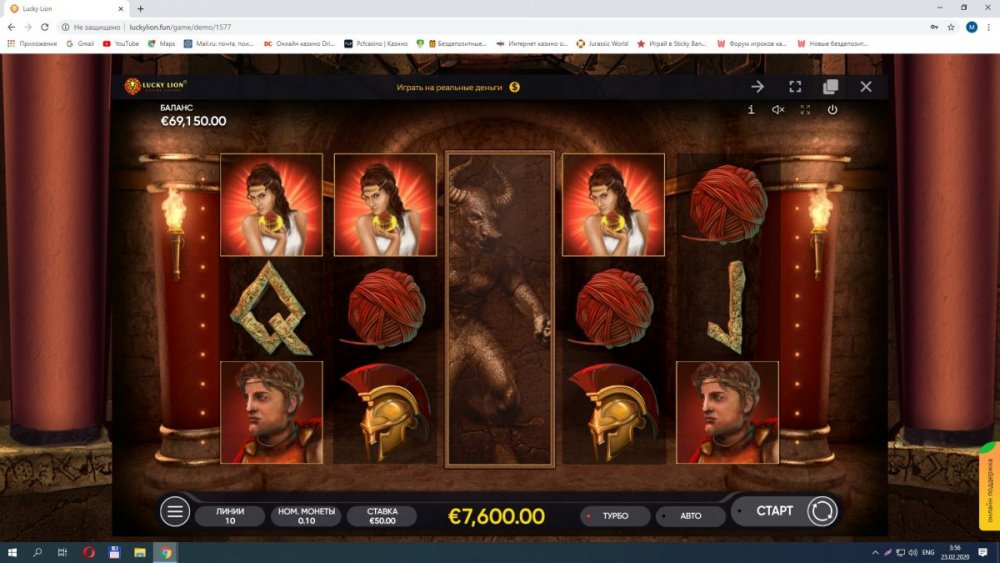
Task: Adjust the НОМ. МОНЕТЫ coin value
Action: 306,516
